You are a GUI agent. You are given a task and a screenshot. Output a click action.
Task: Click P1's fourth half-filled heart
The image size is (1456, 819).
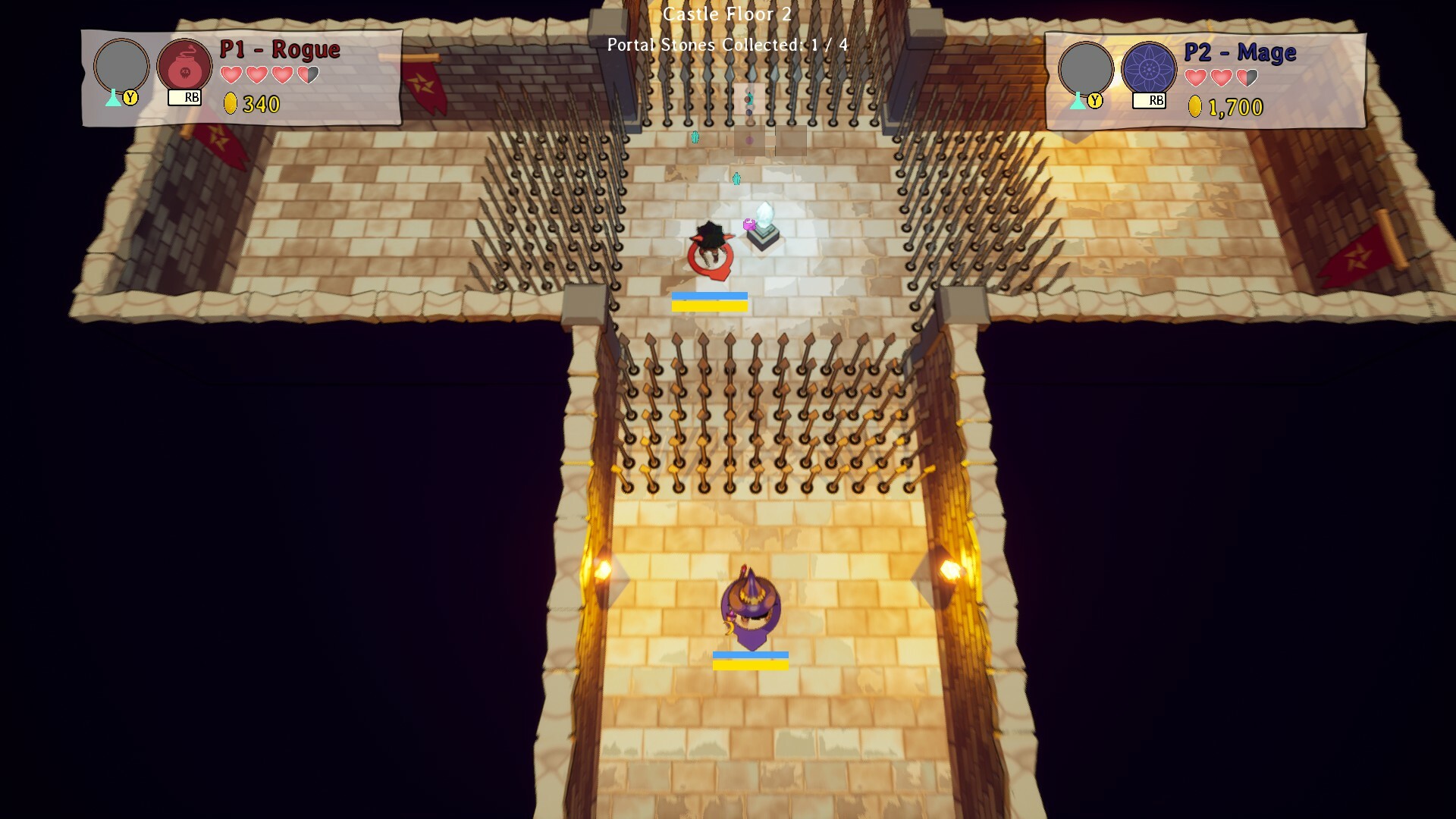point(307,76)
